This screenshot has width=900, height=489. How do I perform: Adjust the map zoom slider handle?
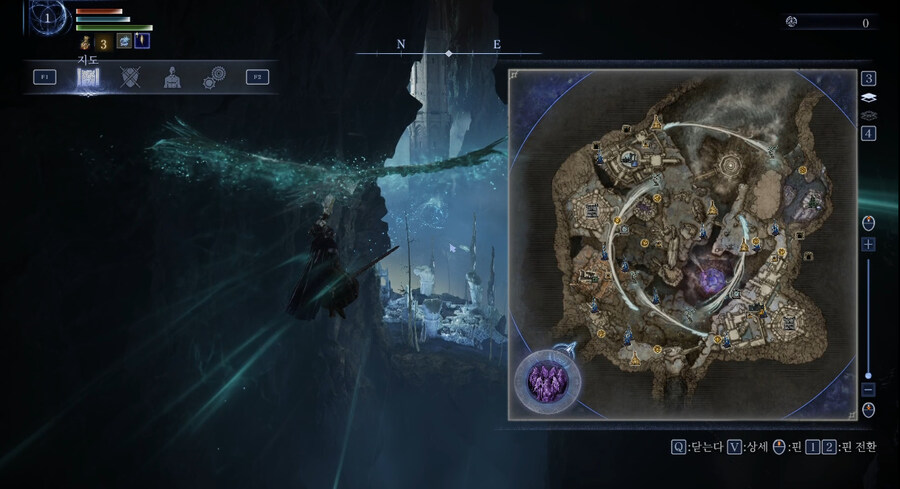coord(868,375)
